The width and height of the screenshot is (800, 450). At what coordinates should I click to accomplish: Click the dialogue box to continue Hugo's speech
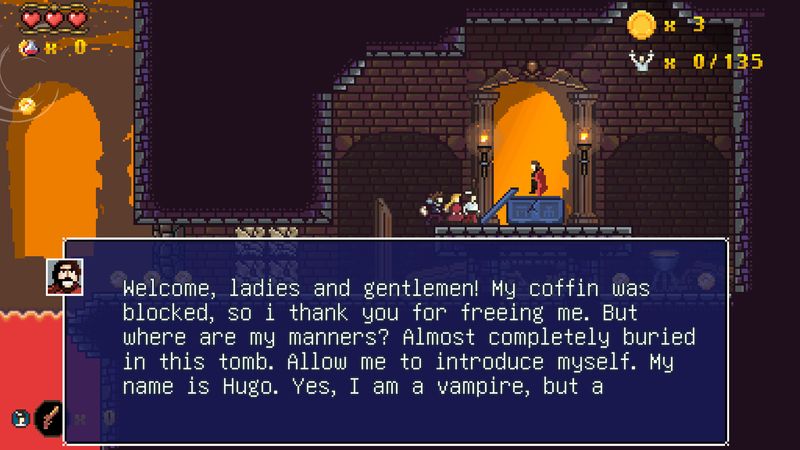pyautogui.click(x=395, y=340)
